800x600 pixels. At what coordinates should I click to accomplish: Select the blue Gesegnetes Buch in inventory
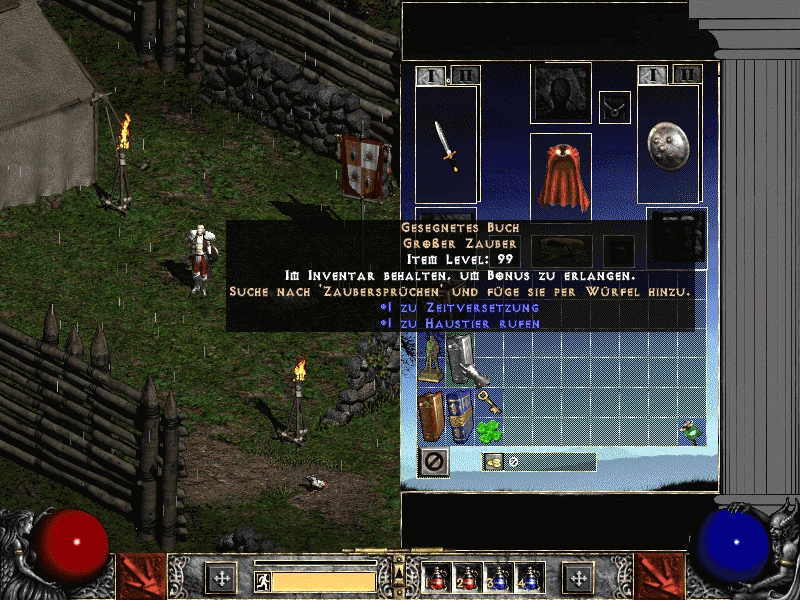(460, 416)
